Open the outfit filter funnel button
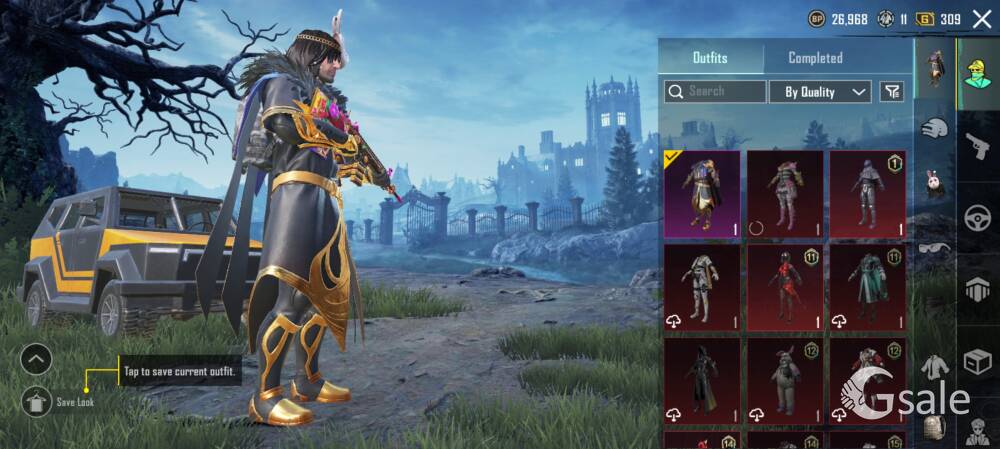 point(891,92)
